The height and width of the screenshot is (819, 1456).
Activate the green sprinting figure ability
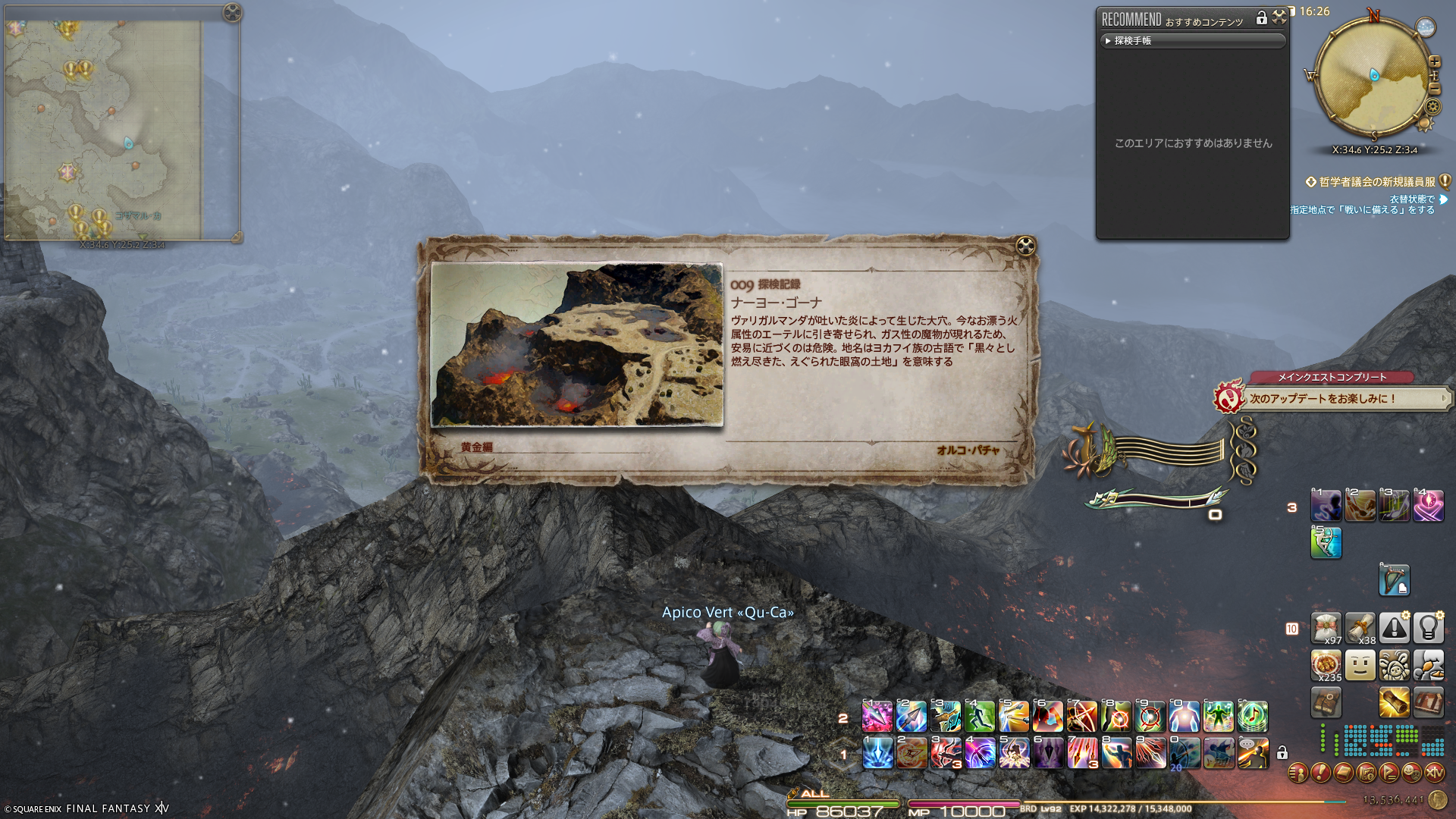(x=980, y=717)
